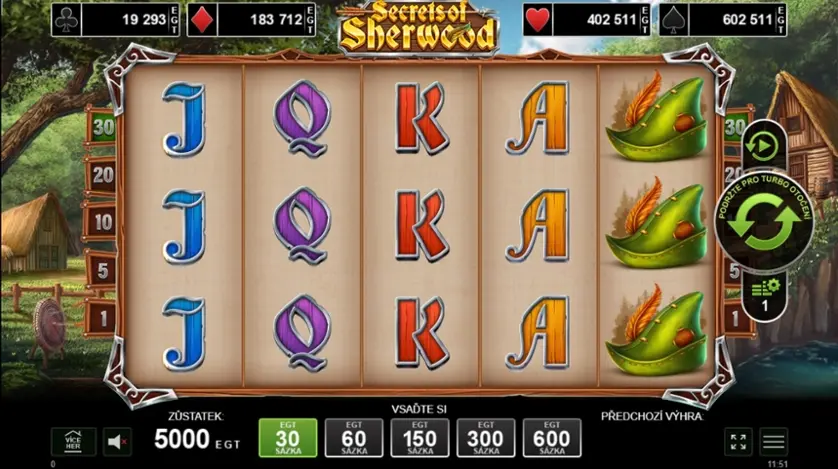Select 30 paylines on the side ladder
The width and height of the screenshot is (838, 469).
click(101, 127)
